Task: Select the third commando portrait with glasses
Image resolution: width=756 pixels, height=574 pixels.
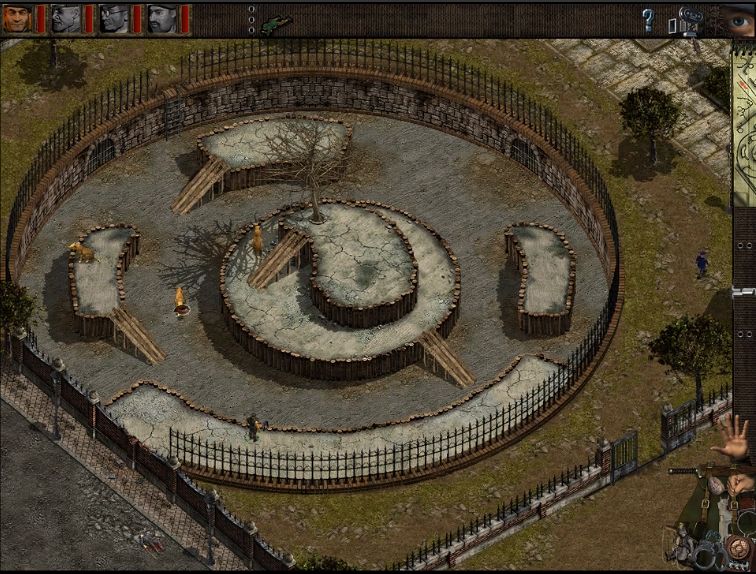Action: tap(114, 17)
